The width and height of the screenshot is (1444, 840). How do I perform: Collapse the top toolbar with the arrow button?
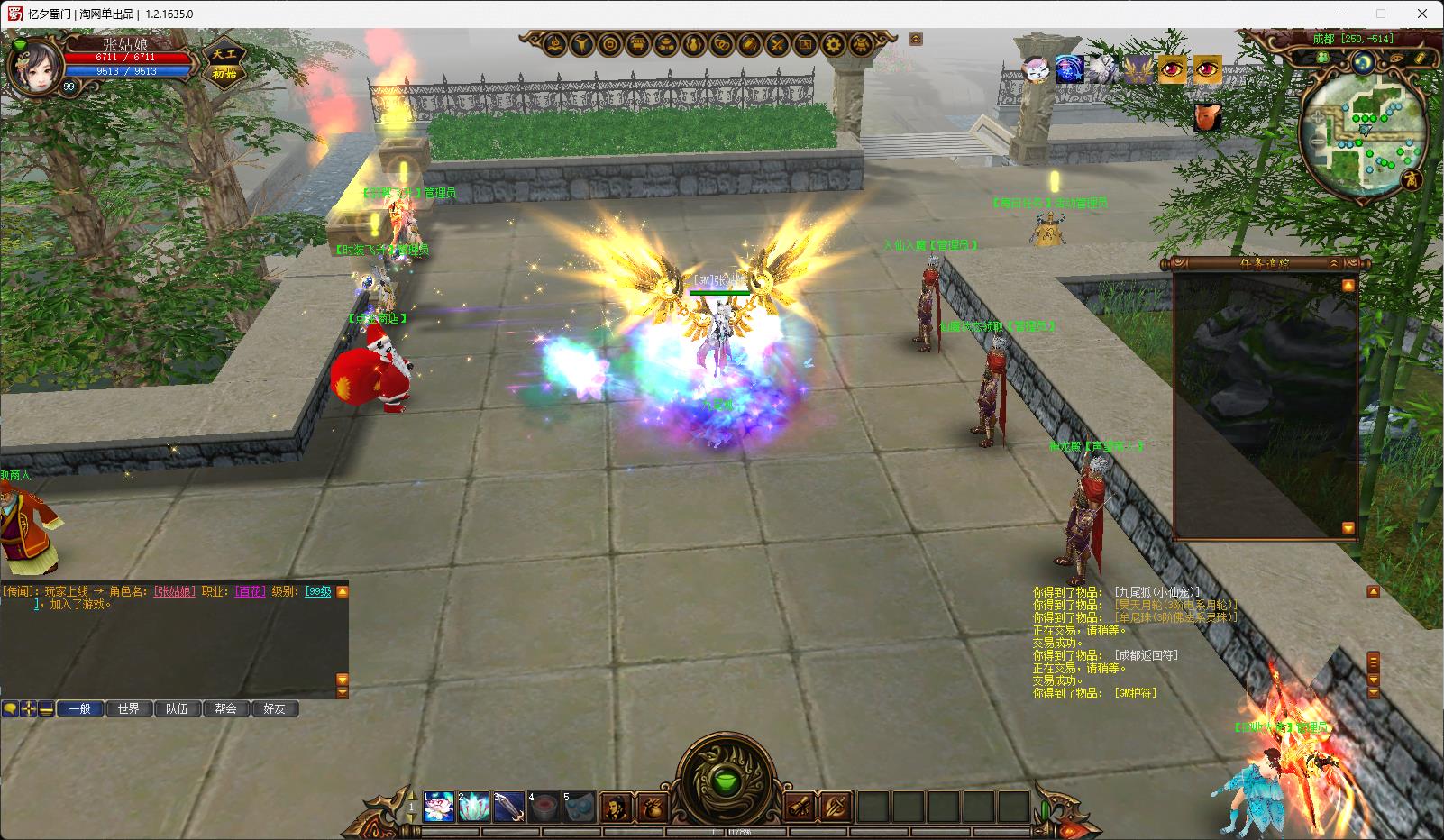click(x=916, y=39)
